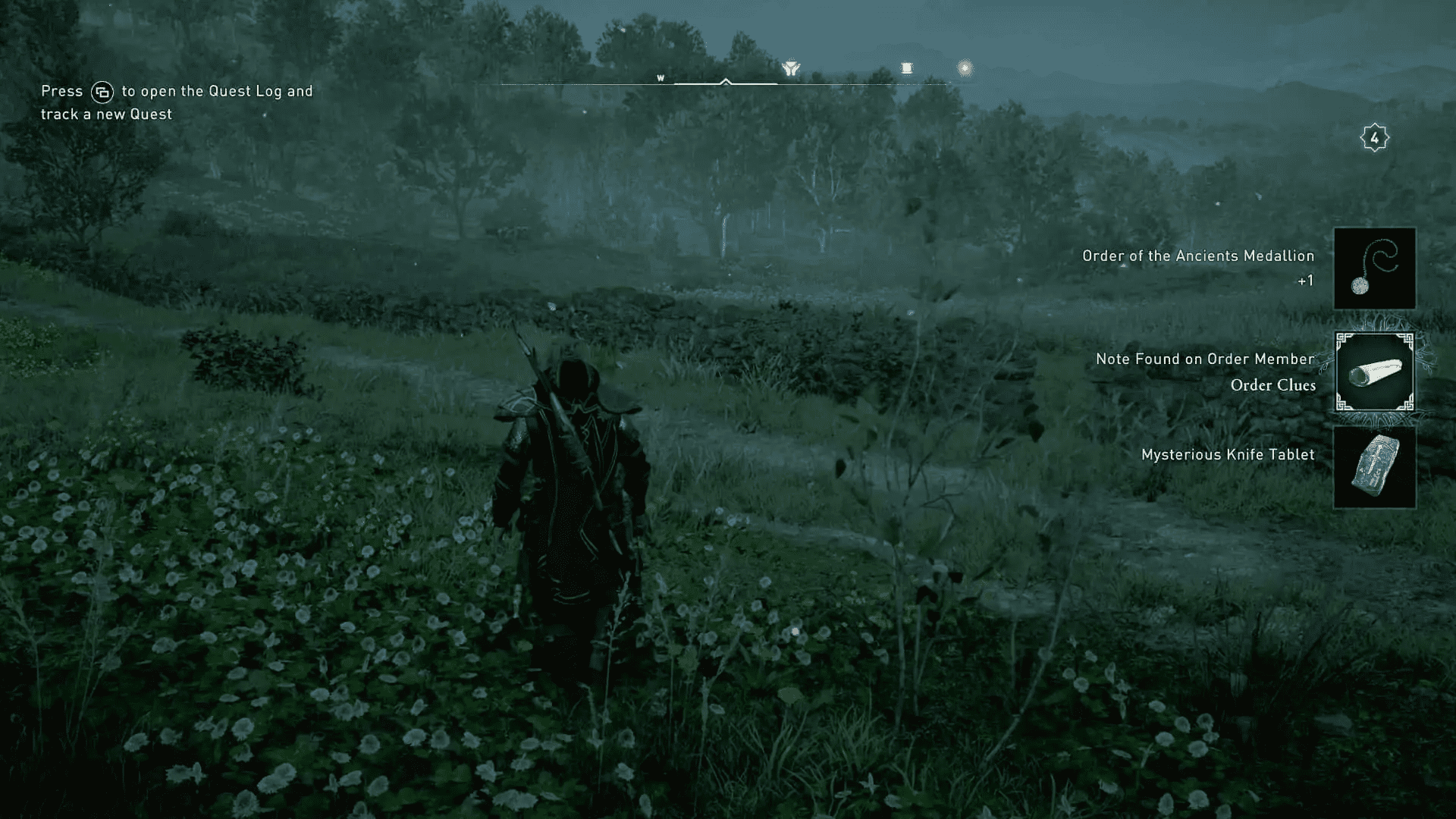Click the Order of the Ancients Medallion icon

coord(1374,268)
